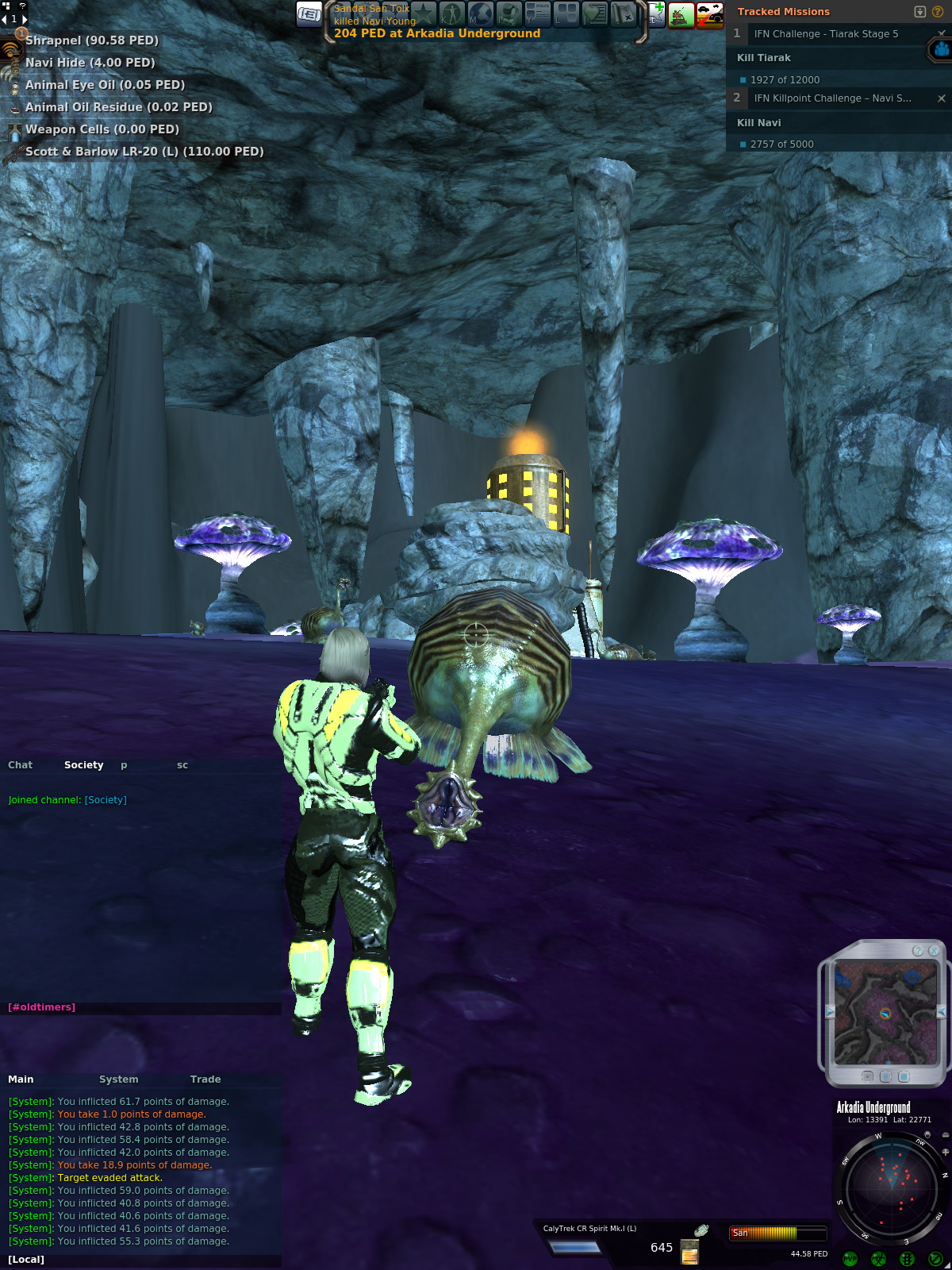Click the Scott & Barlow LR-20 loot entry
This screenshot has width=952, height=1270.
point(144,152)
